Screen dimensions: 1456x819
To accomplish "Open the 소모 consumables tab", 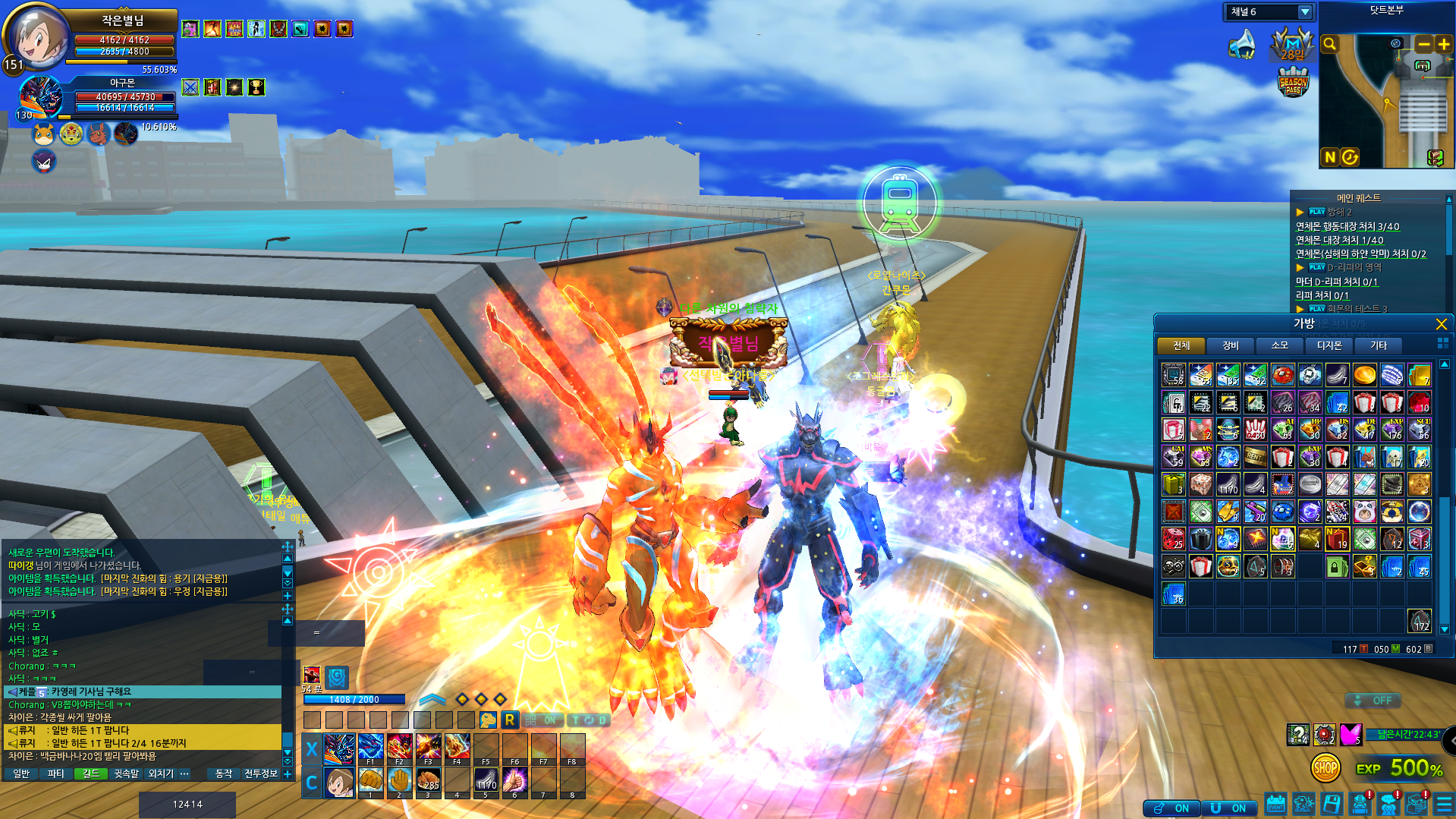I will (1279, 346).
